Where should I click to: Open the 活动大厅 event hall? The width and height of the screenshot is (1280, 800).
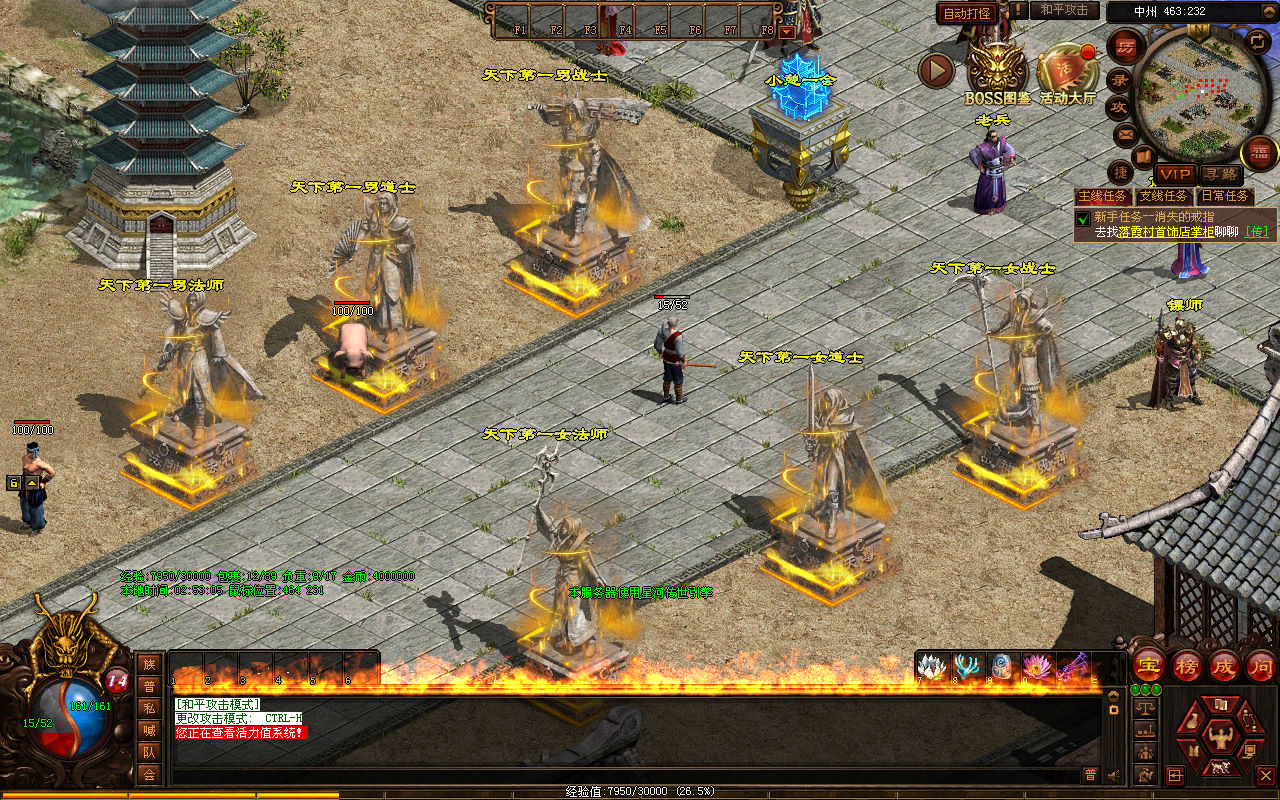(1068, 70)
